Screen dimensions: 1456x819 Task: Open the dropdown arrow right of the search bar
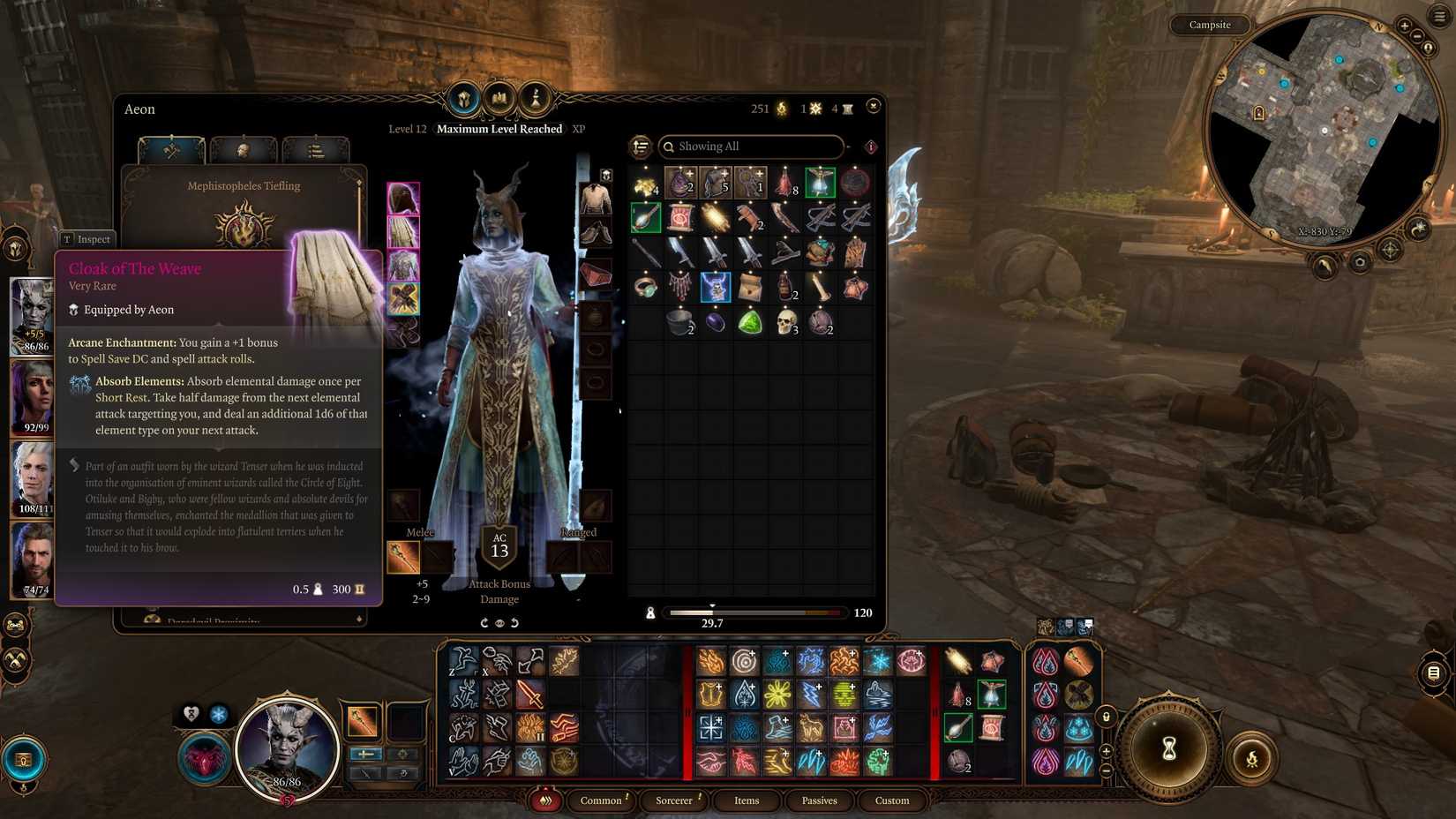[x=848, y=147]
